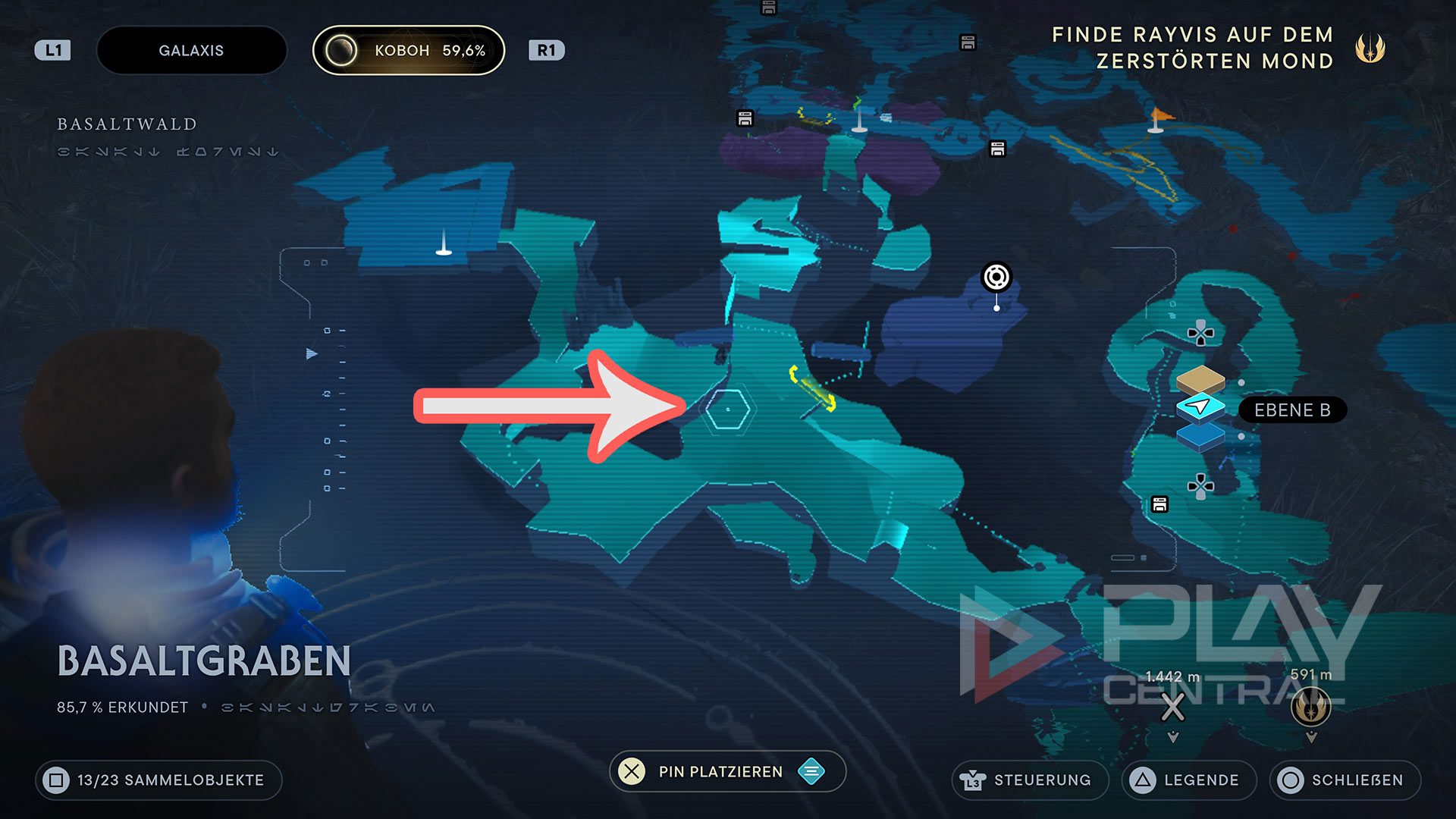Select the circular target marker on map

[996, 278]
